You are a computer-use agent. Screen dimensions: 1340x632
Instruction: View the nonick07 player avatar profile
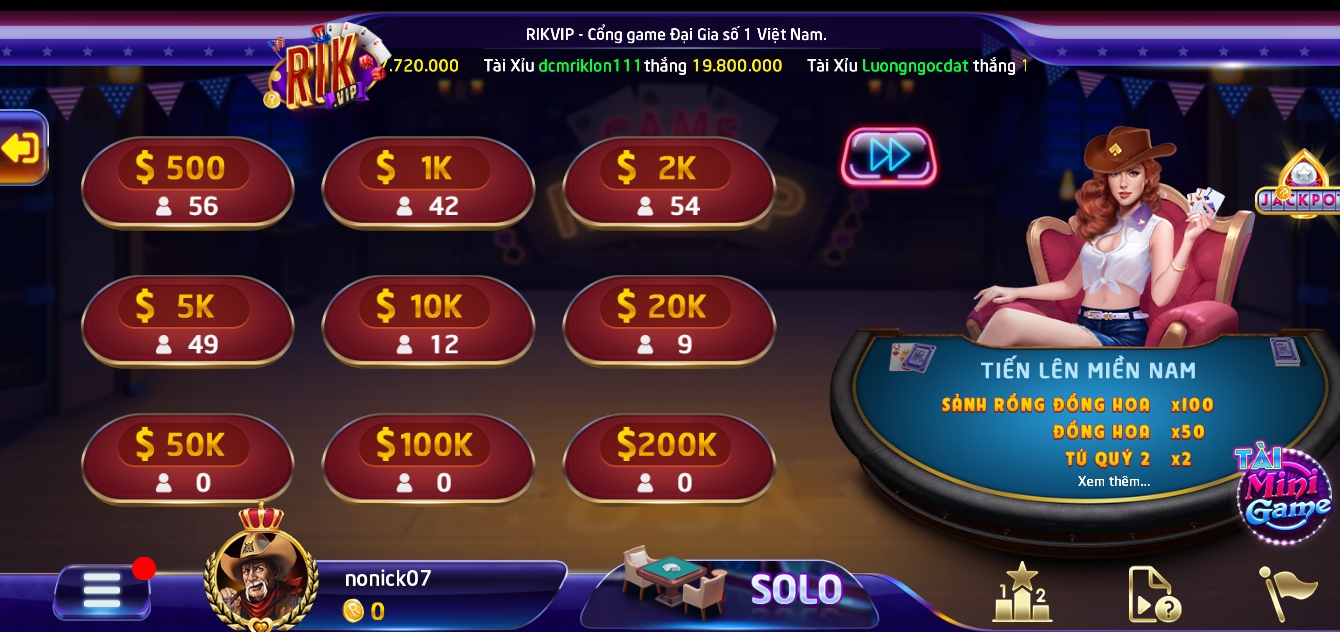click(x=261, y=577)
